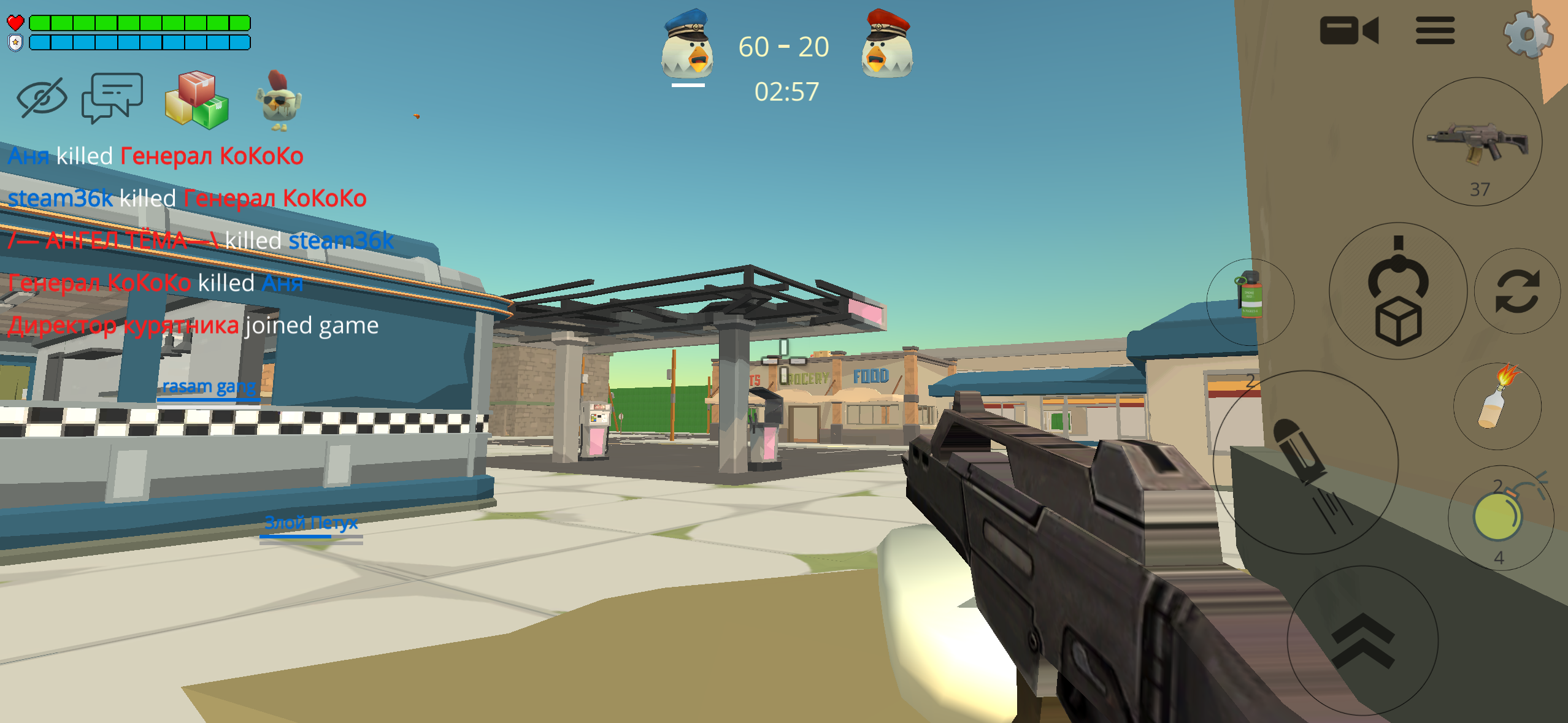The width and height of the screenshot is (1568, 723).
Task: Open the chat panel
Action: [112, 98]
